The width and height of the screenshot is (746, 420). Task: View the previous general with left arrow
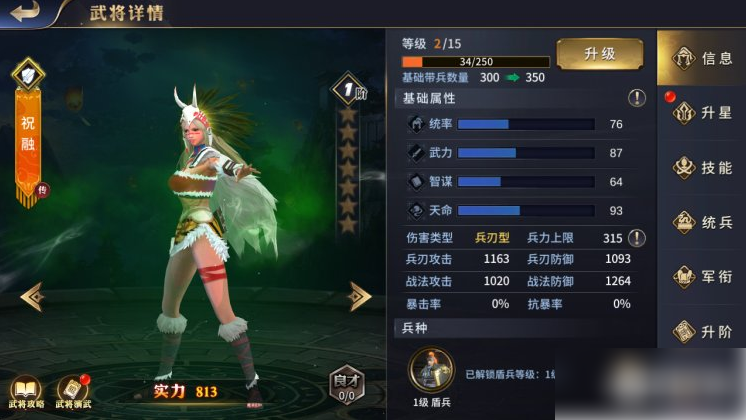[x=32, y=295]
